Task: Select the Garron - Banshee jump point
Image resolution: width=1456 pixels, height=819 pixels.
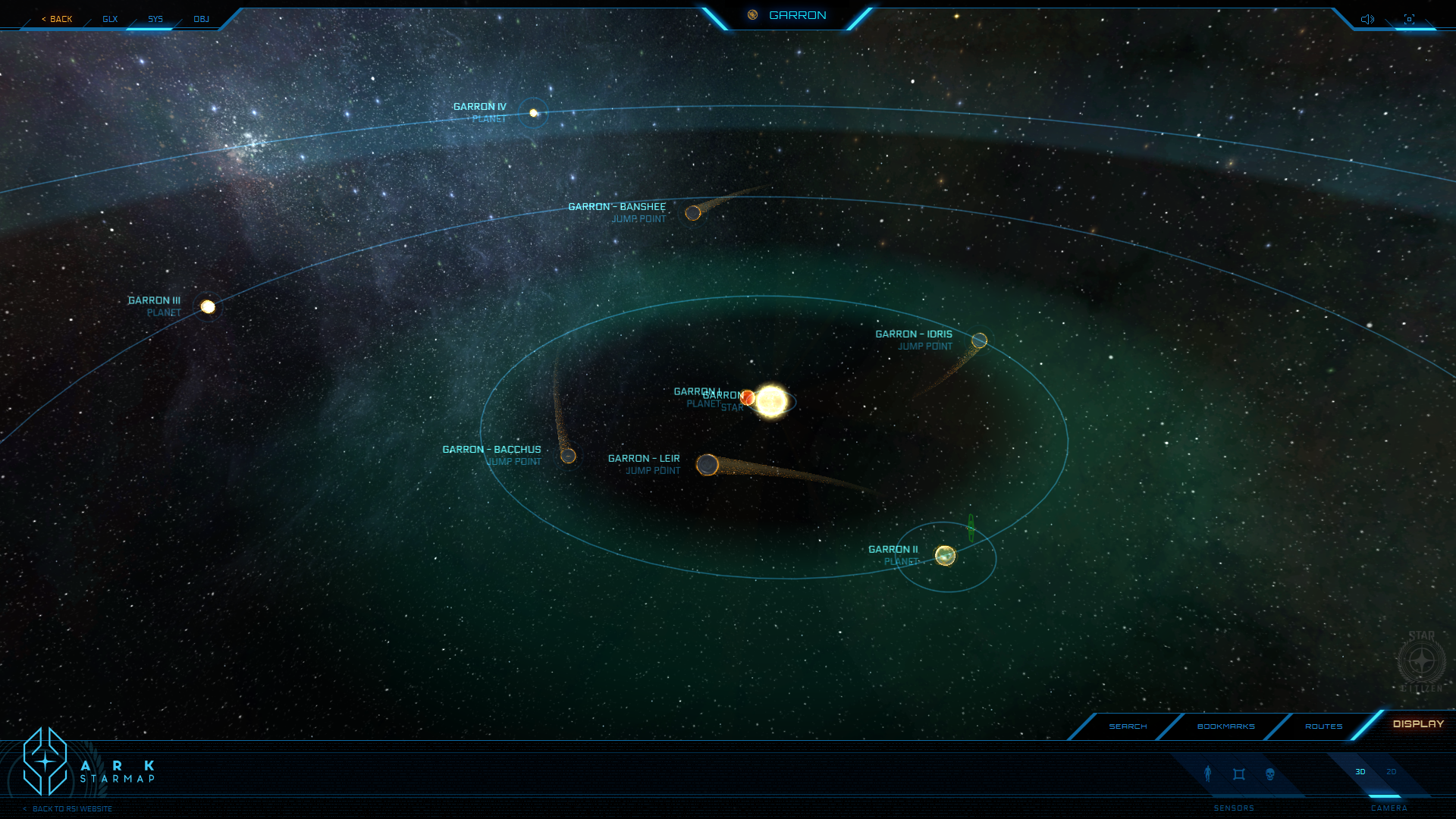Action: (x=693, y=213)
